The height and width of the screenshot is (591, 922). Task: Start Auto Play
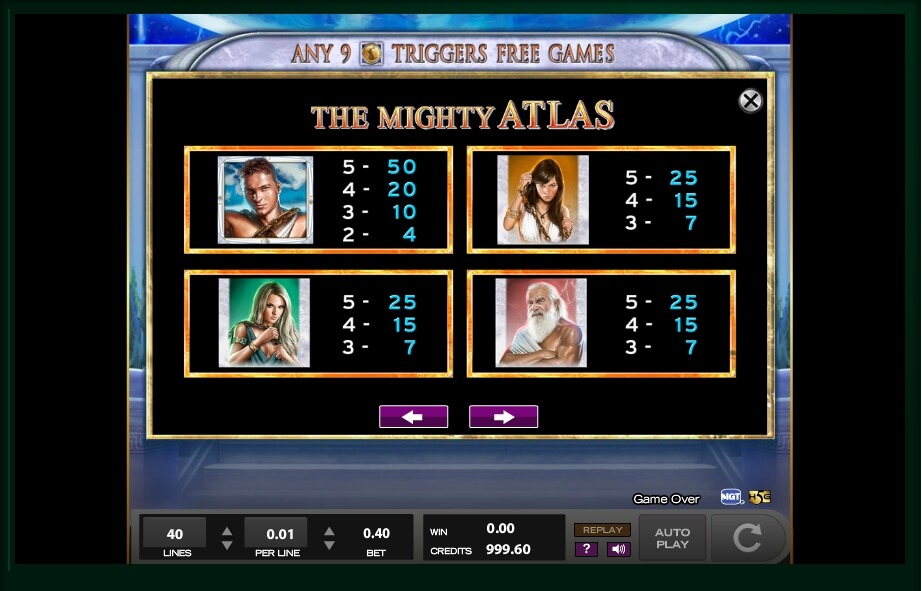click(672, 539)
